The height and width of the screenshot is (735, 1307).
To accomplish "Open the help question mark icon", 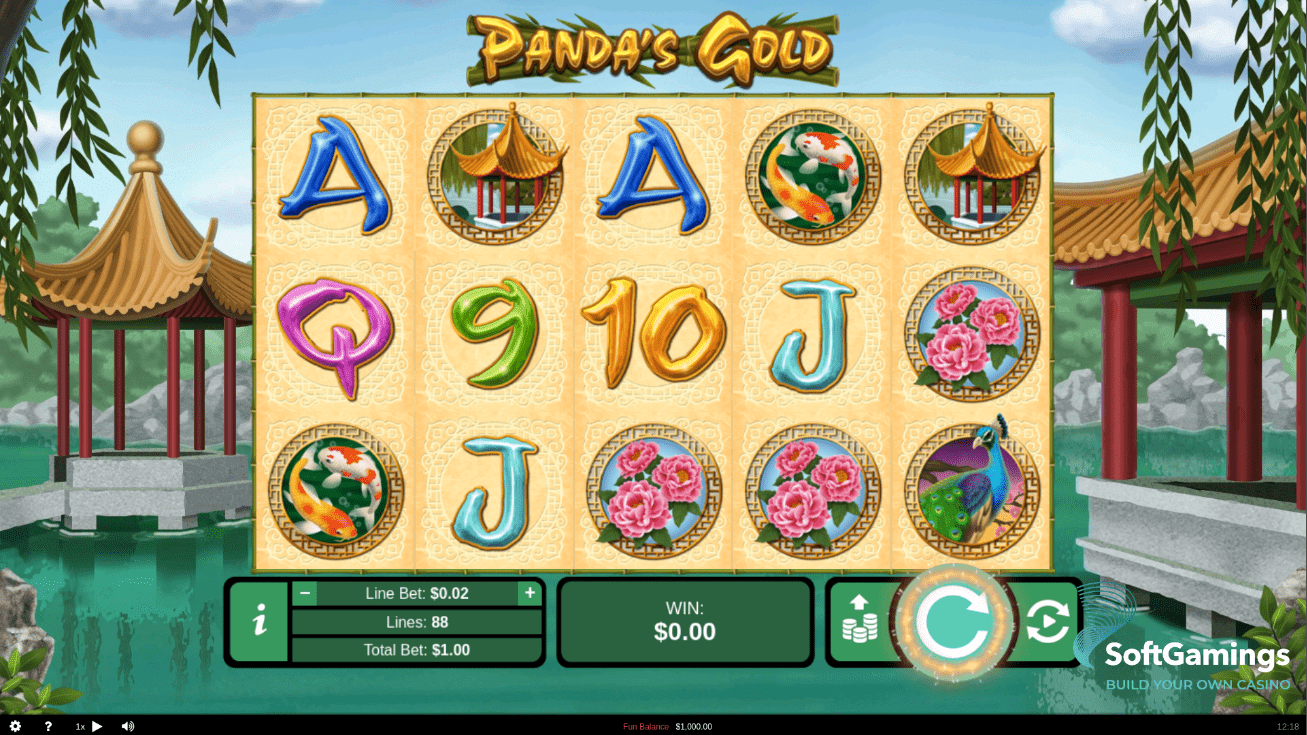I will (x=47, y=725).
